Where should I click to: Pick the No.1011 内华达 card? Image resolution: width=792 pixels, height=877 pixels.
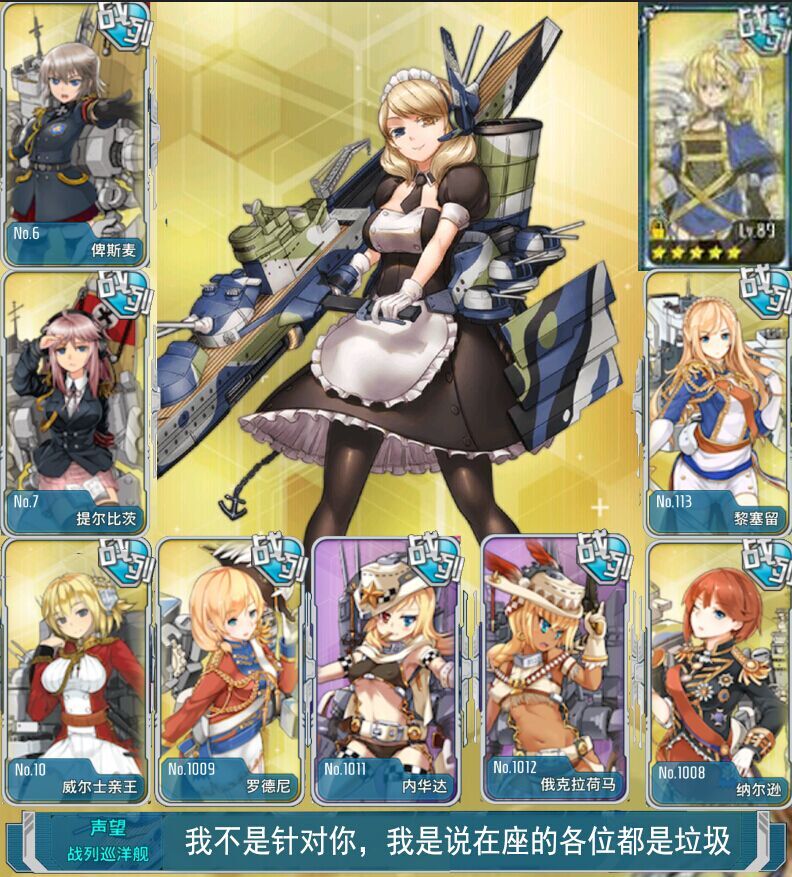pos(386,670)
